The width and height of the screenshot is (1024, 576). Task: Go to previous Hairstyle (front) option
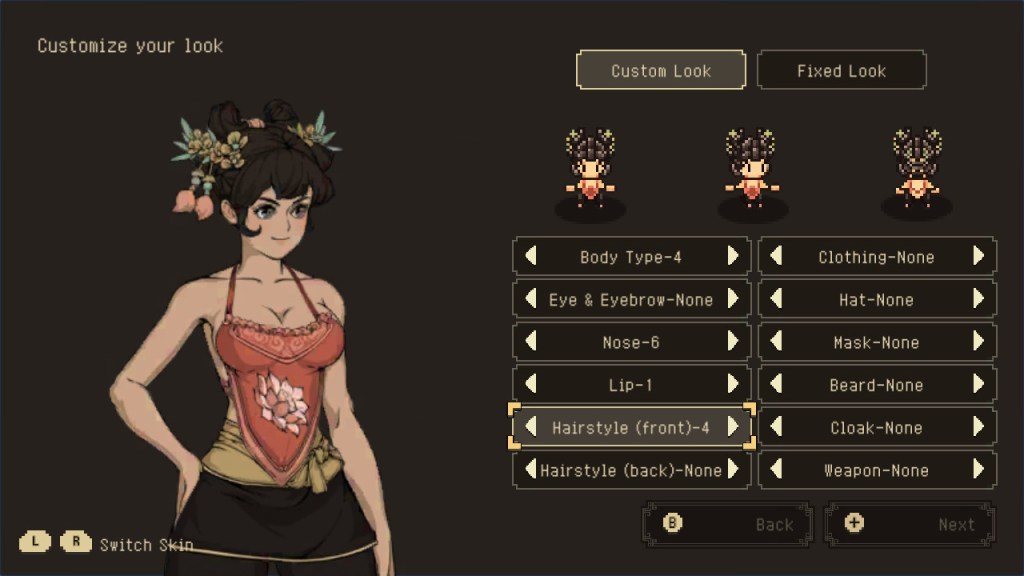click(531, 427)
